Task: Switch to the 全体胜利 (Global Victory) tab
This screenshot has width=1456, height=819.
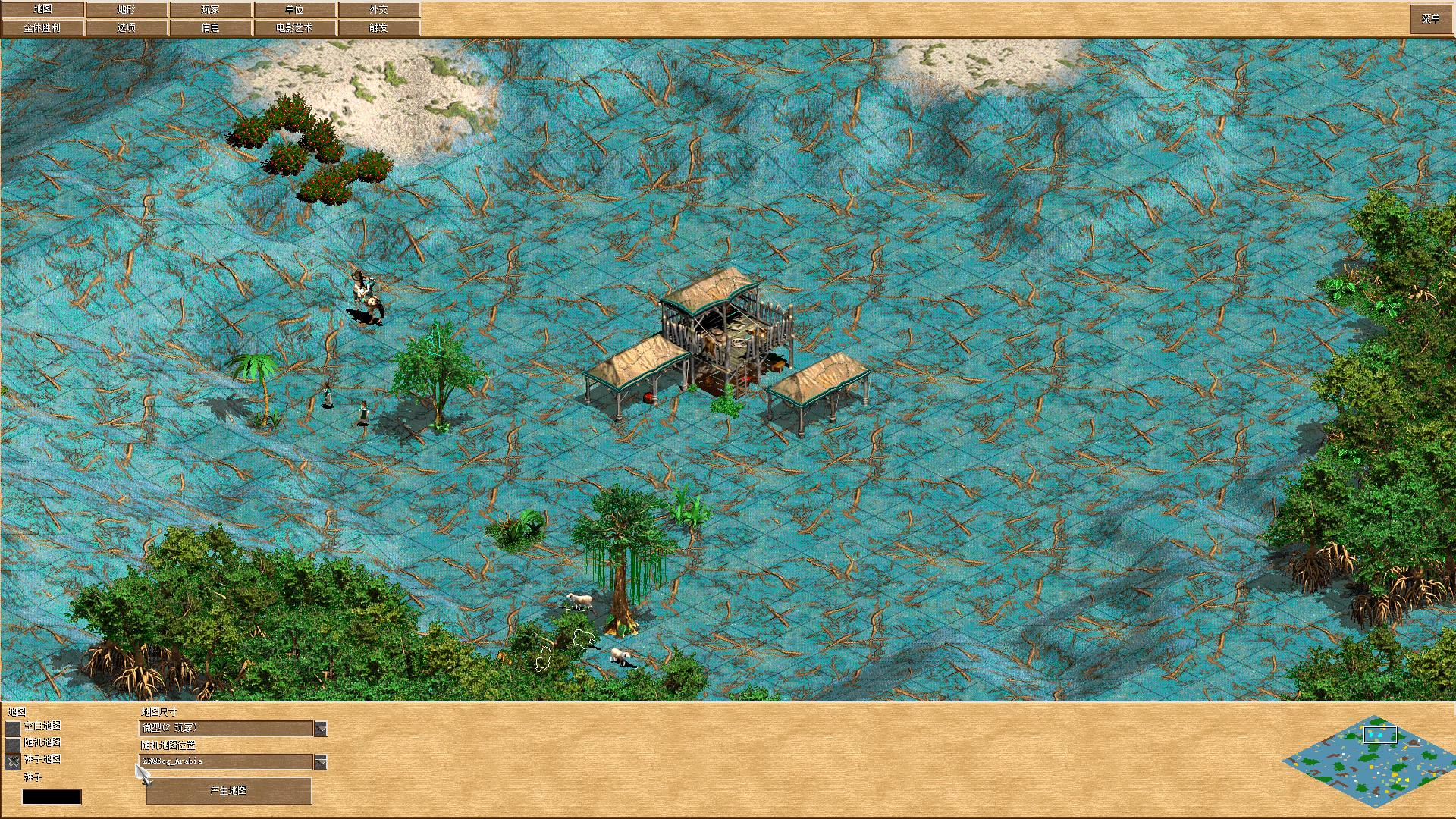Action: [x=43, y=27]
